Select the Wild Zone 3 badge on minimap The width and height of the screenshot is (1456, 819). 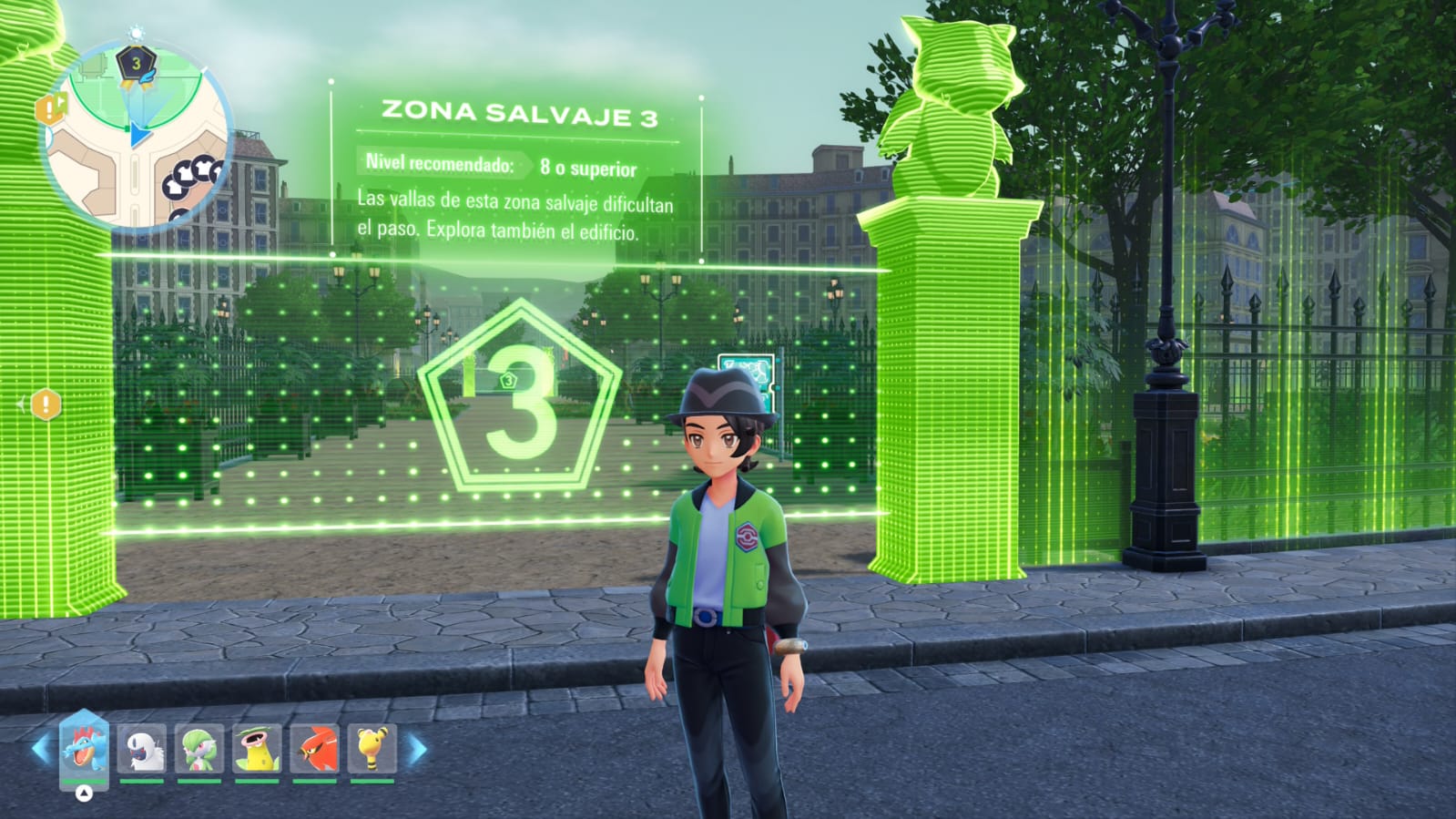click(x=136, y=65)
